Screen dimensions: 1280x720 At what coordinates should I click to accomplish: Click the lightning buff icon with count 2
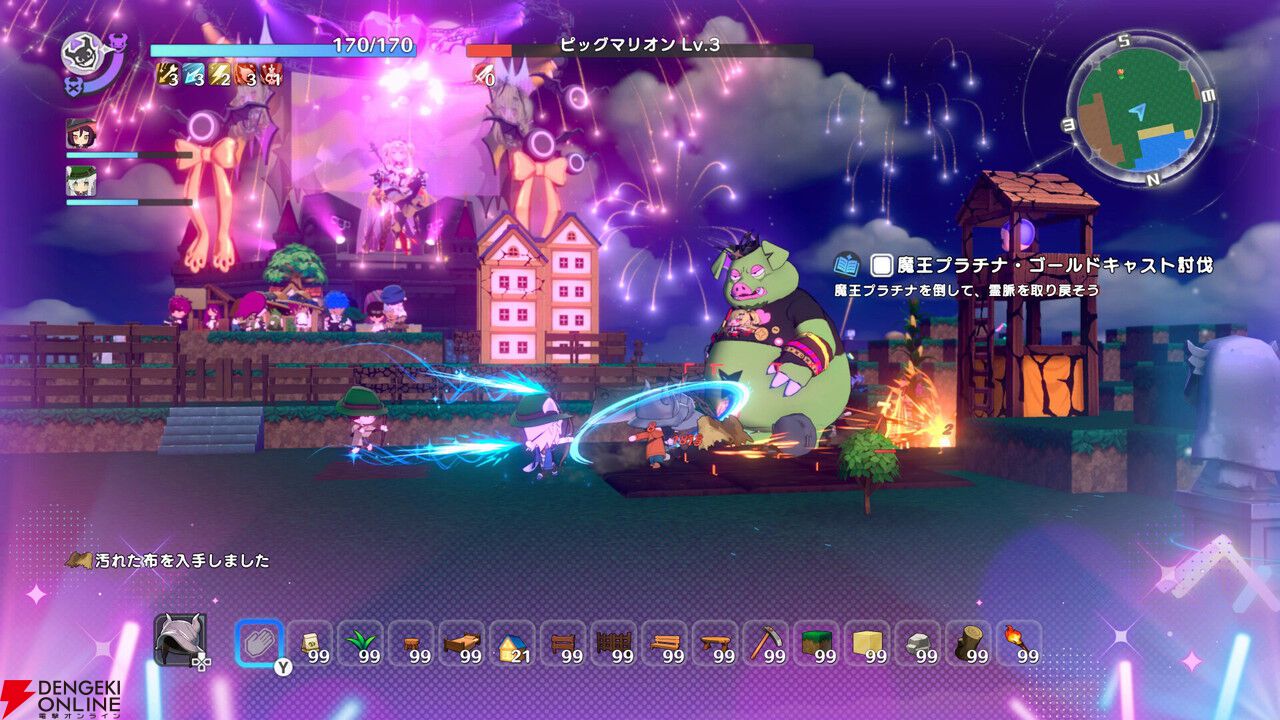pyautogui.click(x=217, y=73)
